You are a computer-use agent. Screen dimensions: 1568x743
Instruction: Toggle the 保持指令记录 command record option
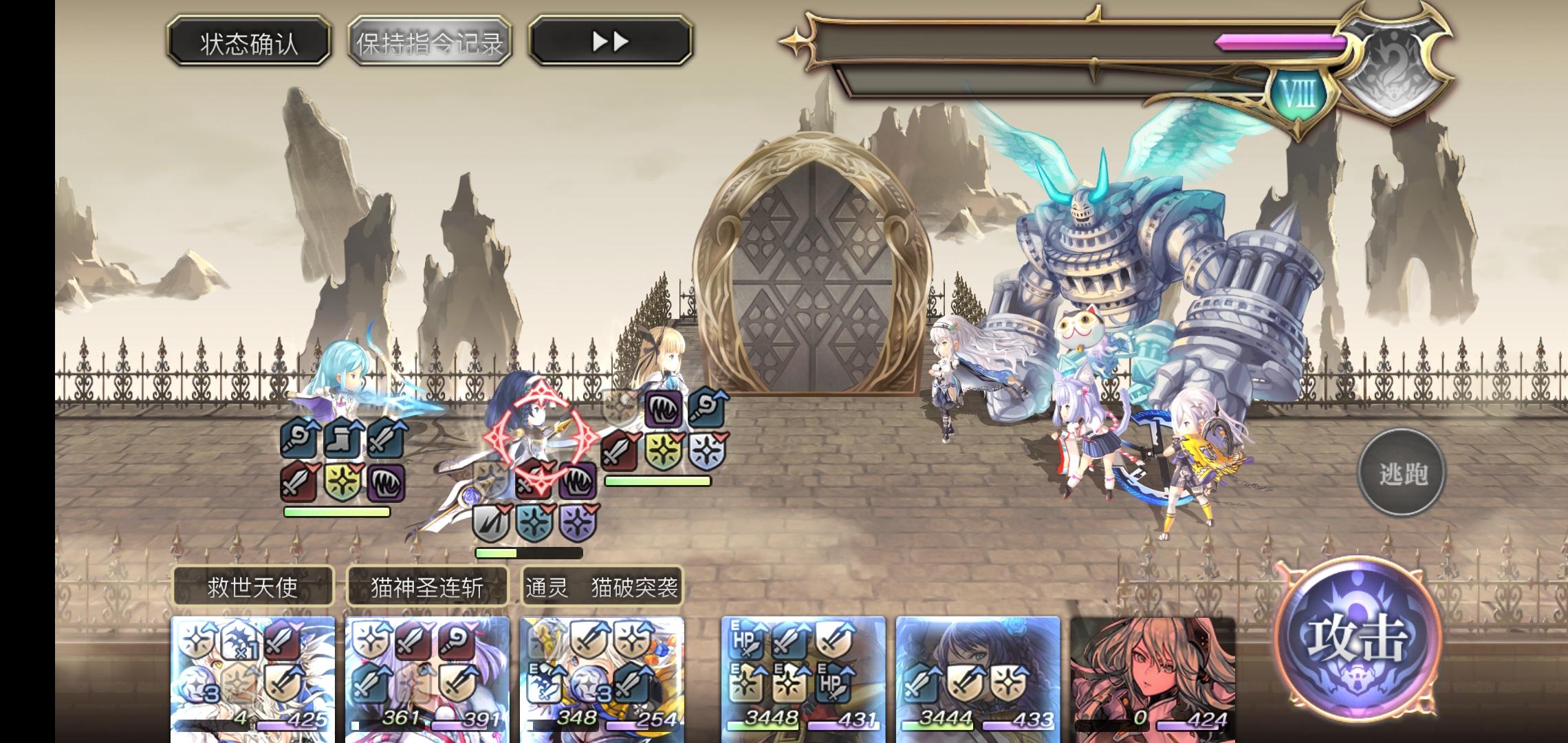(x=430, y=43)
